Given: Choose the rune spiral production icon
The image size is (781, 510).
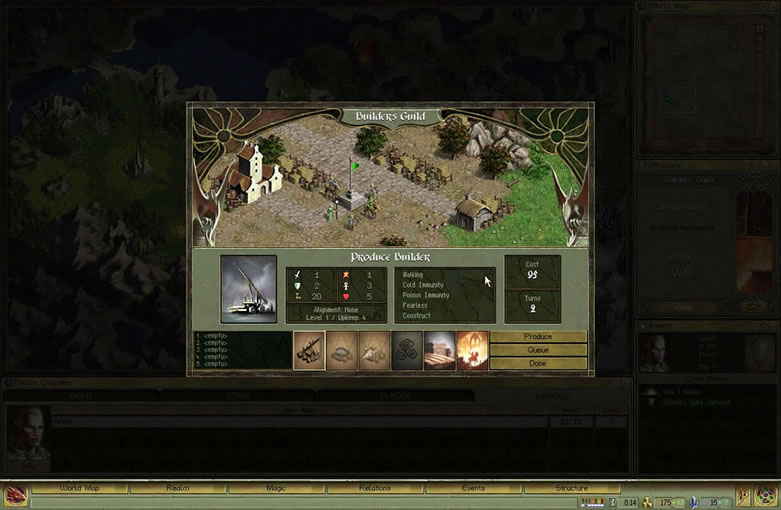Looking at the screenshot, I should [407, 350].
